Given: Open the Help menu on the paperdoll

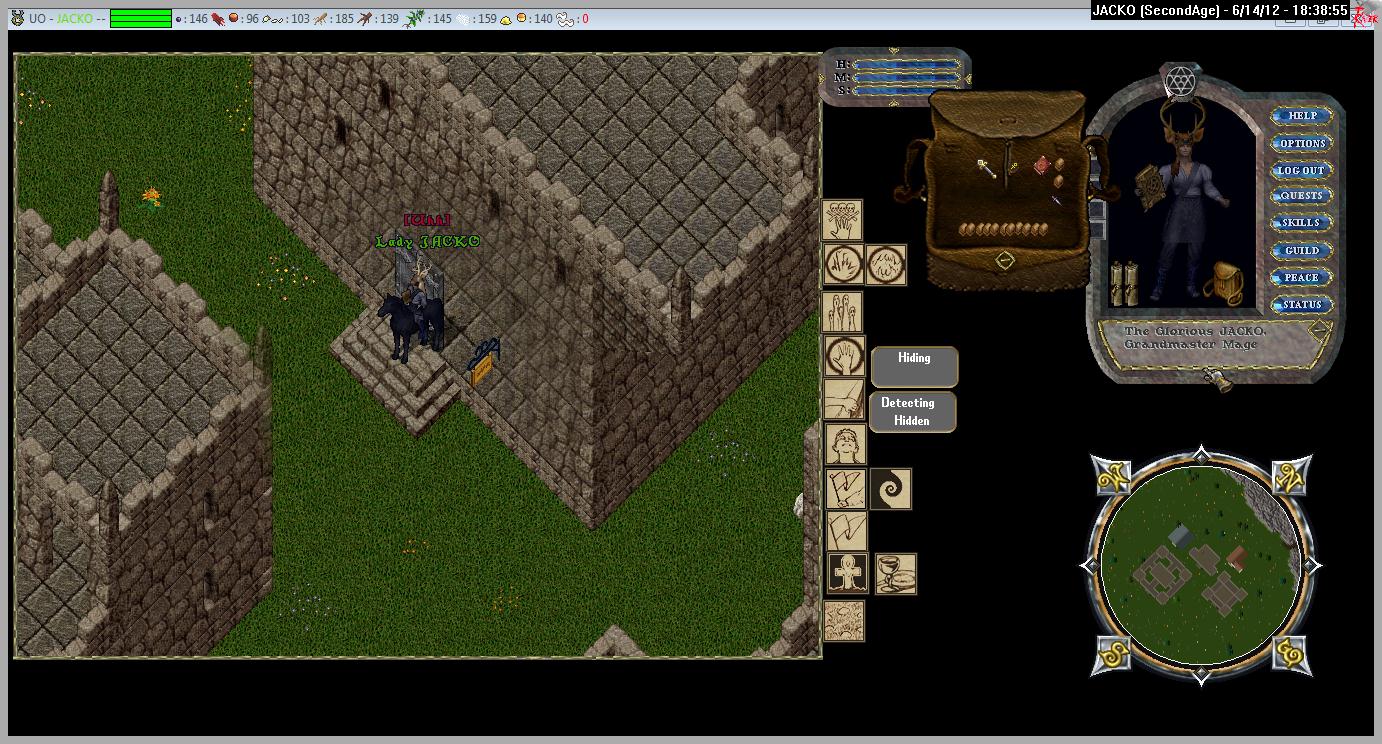Looking at the screenshot, I should pyautogui.click(x=1301, y=116).
